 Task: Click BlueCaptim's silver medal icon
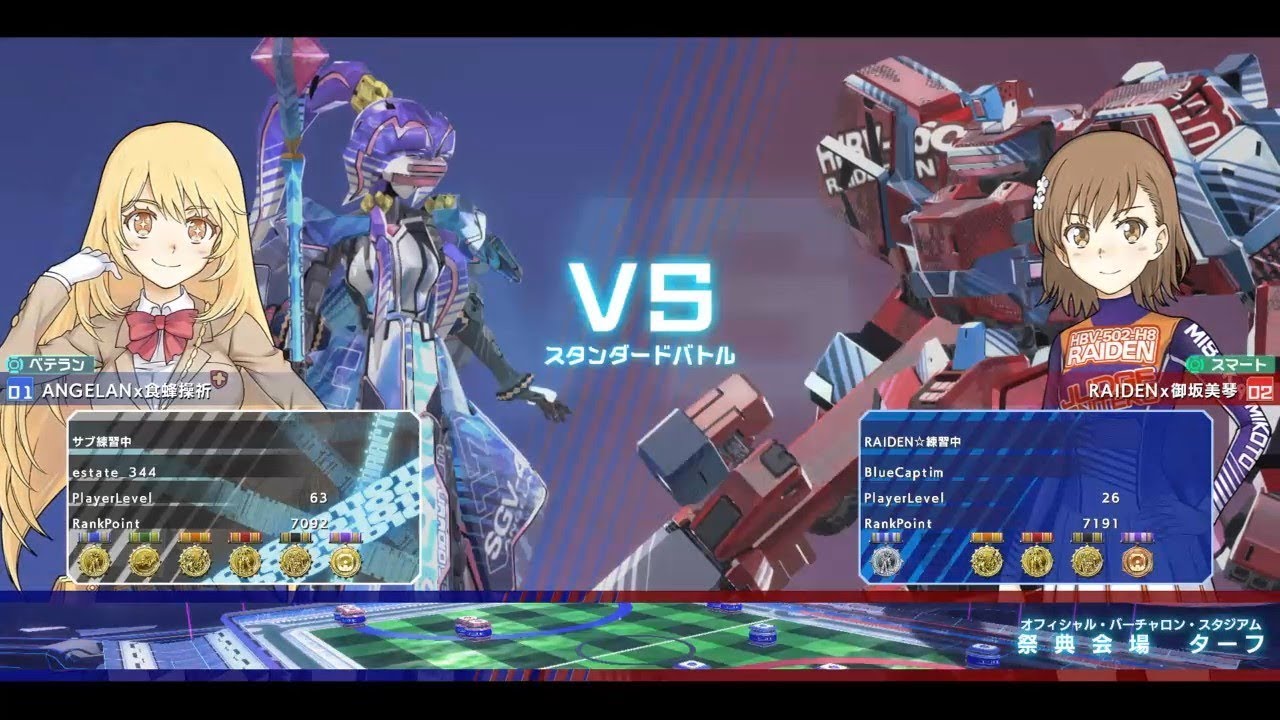[x=885, y=561]
